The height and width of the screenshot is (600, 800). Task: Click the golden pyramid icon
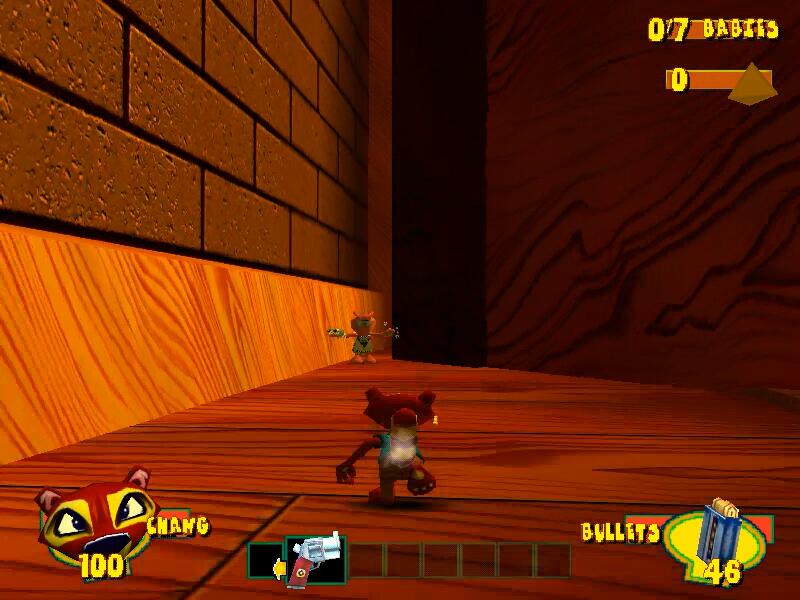coord(752,84)
